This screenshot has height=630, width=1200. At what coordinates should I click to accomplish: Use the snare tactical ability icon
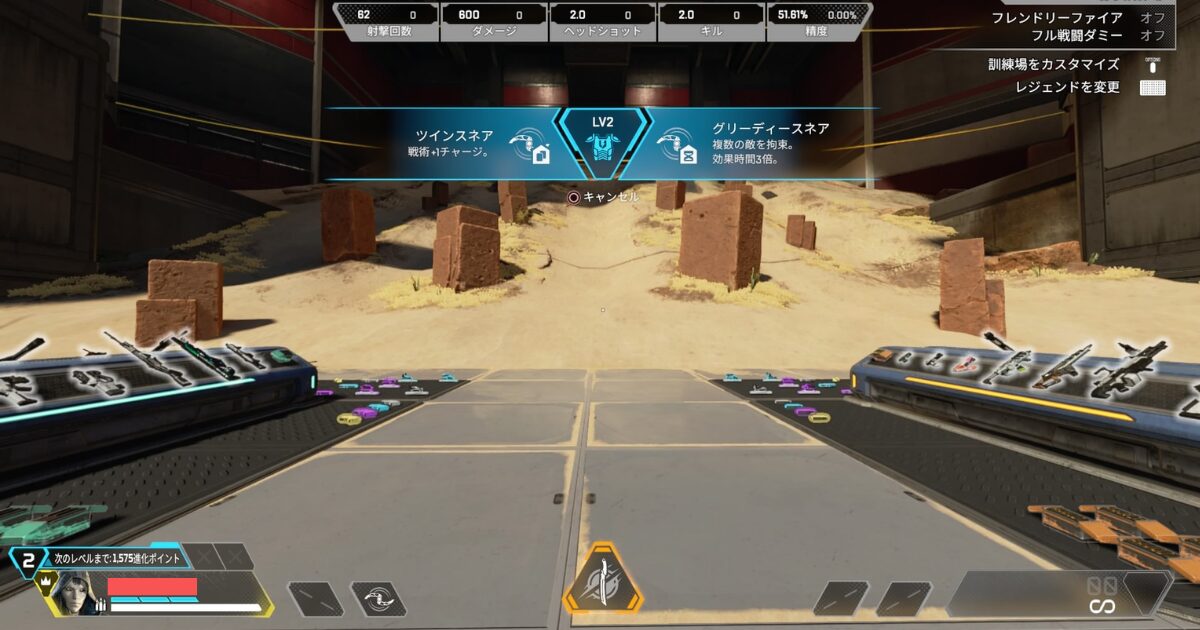[x=378, y=598]
